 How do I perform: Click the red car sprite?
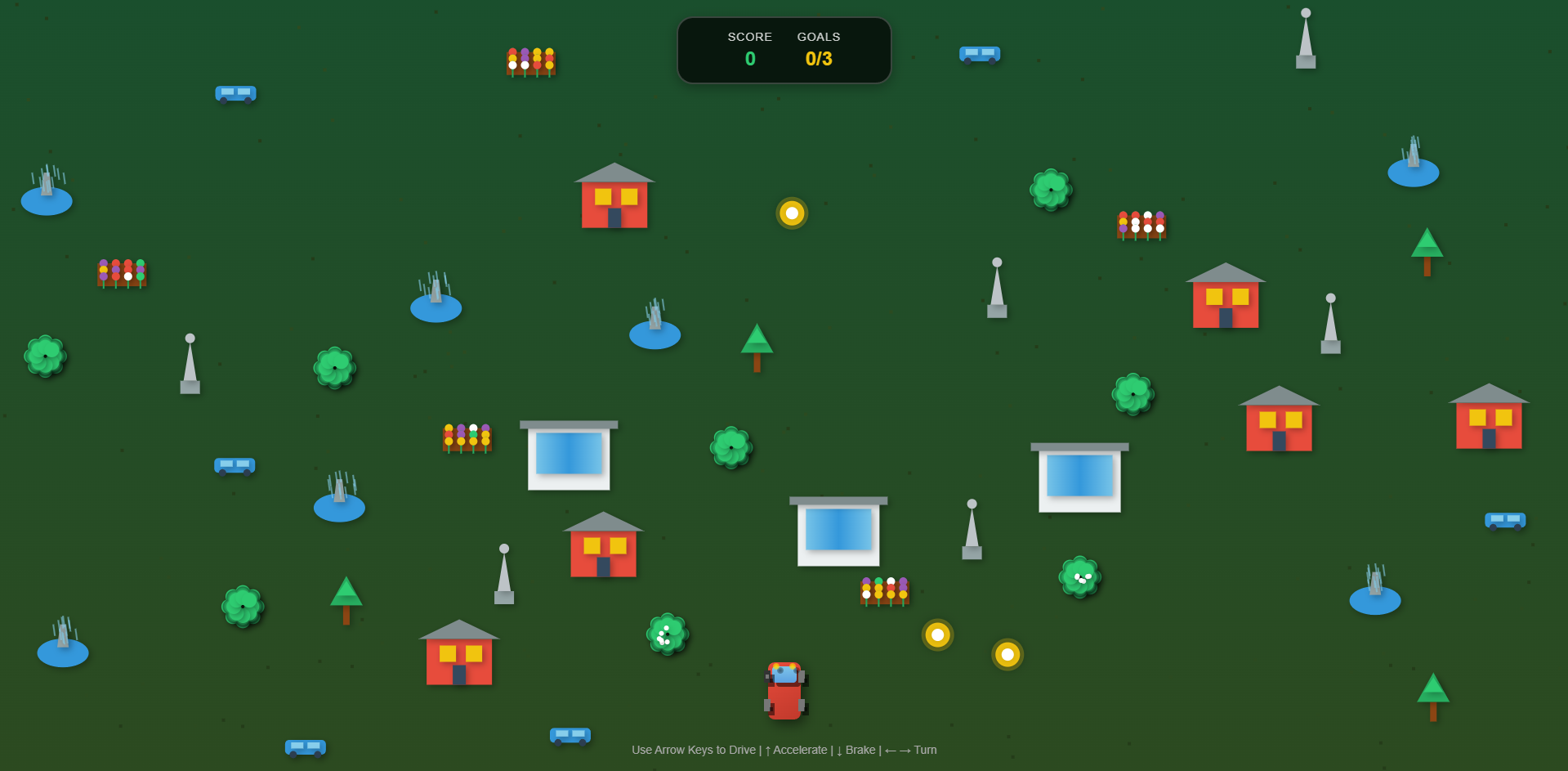tap(784, 689)
